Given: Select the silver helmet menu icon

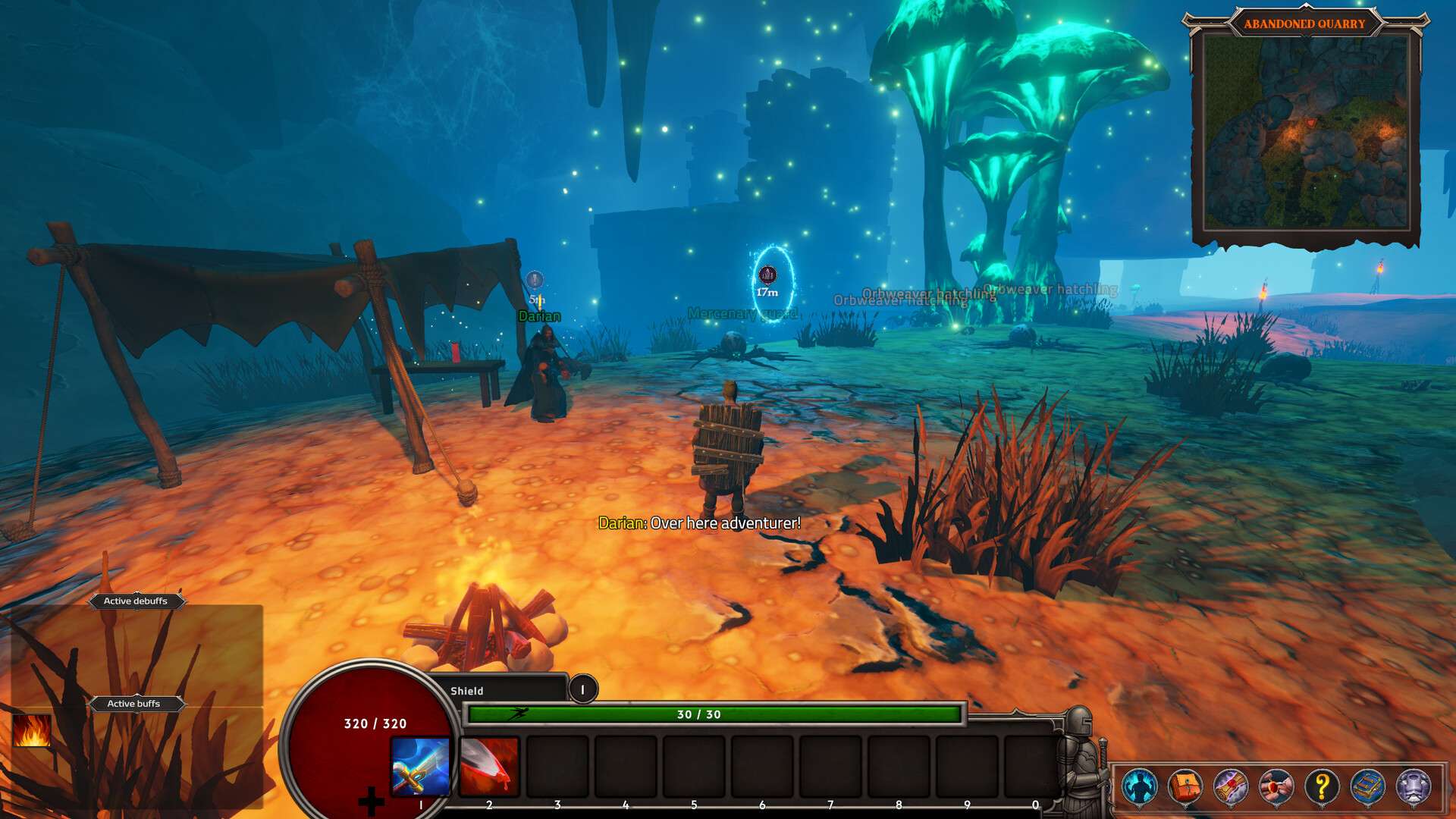Looking at the screenshot, I should coord(1414,786).
